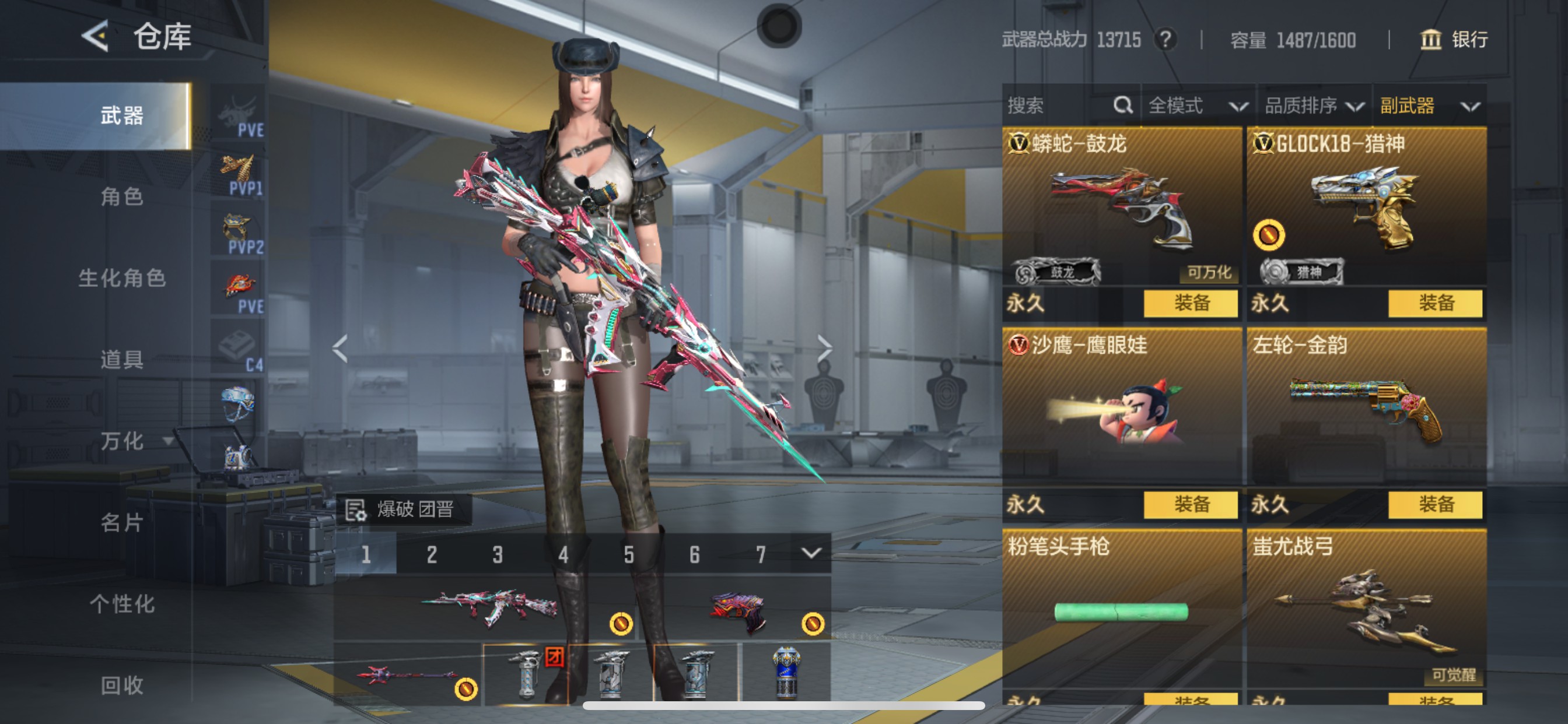Select the PVP1 equipment icon
Viewport: 1568px width, 724px height.
click(x=239, y=168)
